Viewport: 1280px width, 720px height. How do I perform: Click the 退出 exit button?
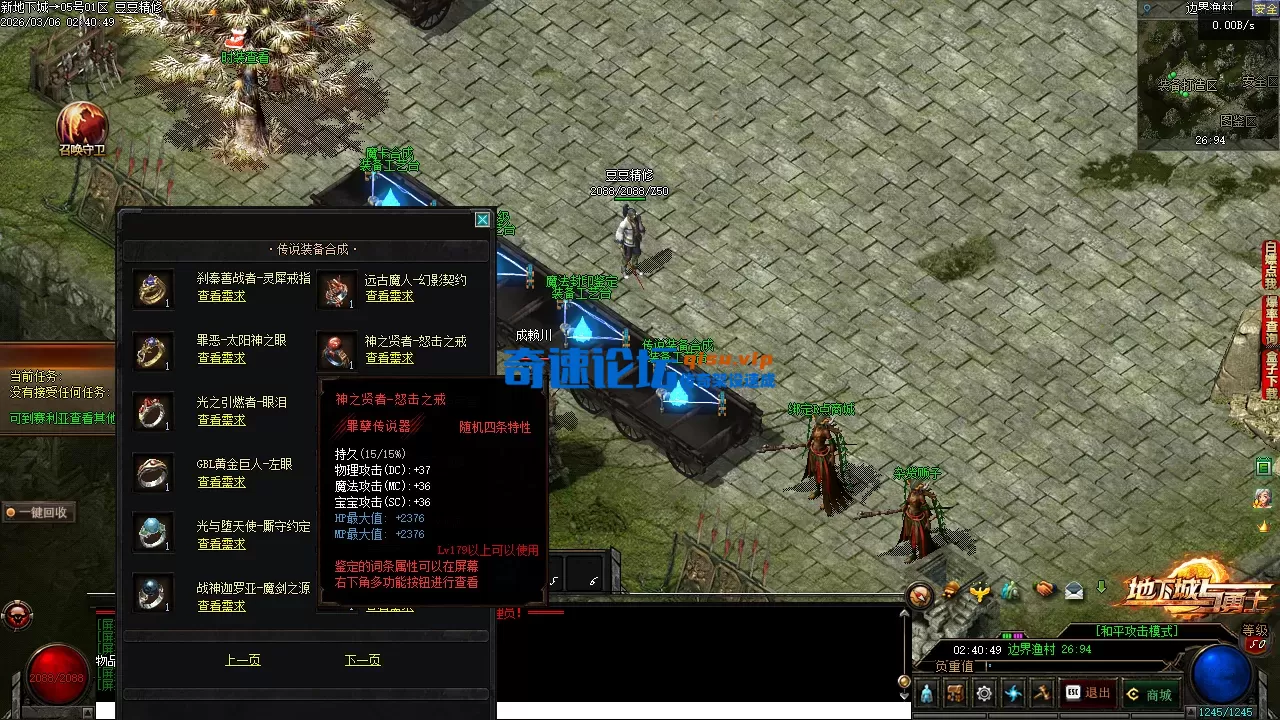click(1088, 693)
